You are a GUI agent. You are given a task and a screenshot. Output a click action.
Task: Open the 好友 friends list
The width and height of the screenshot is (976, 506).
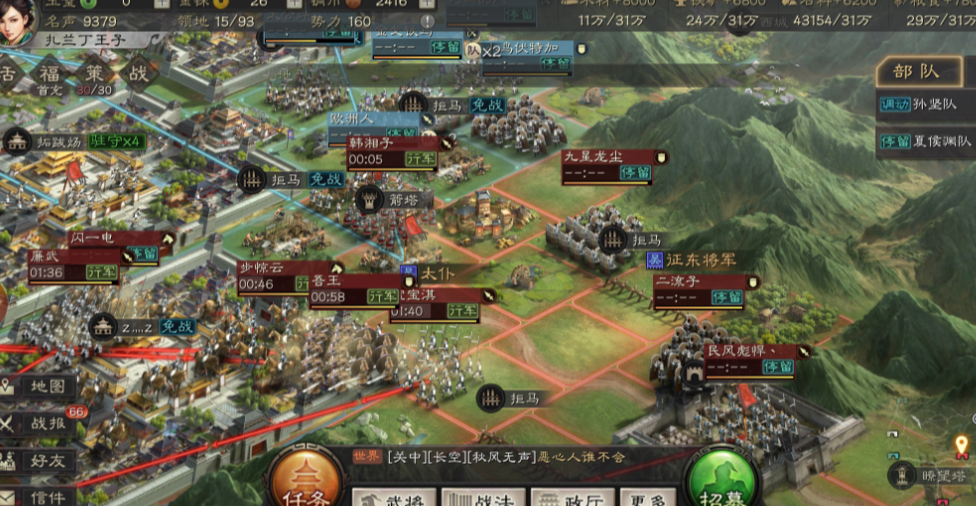click(39, 460)
